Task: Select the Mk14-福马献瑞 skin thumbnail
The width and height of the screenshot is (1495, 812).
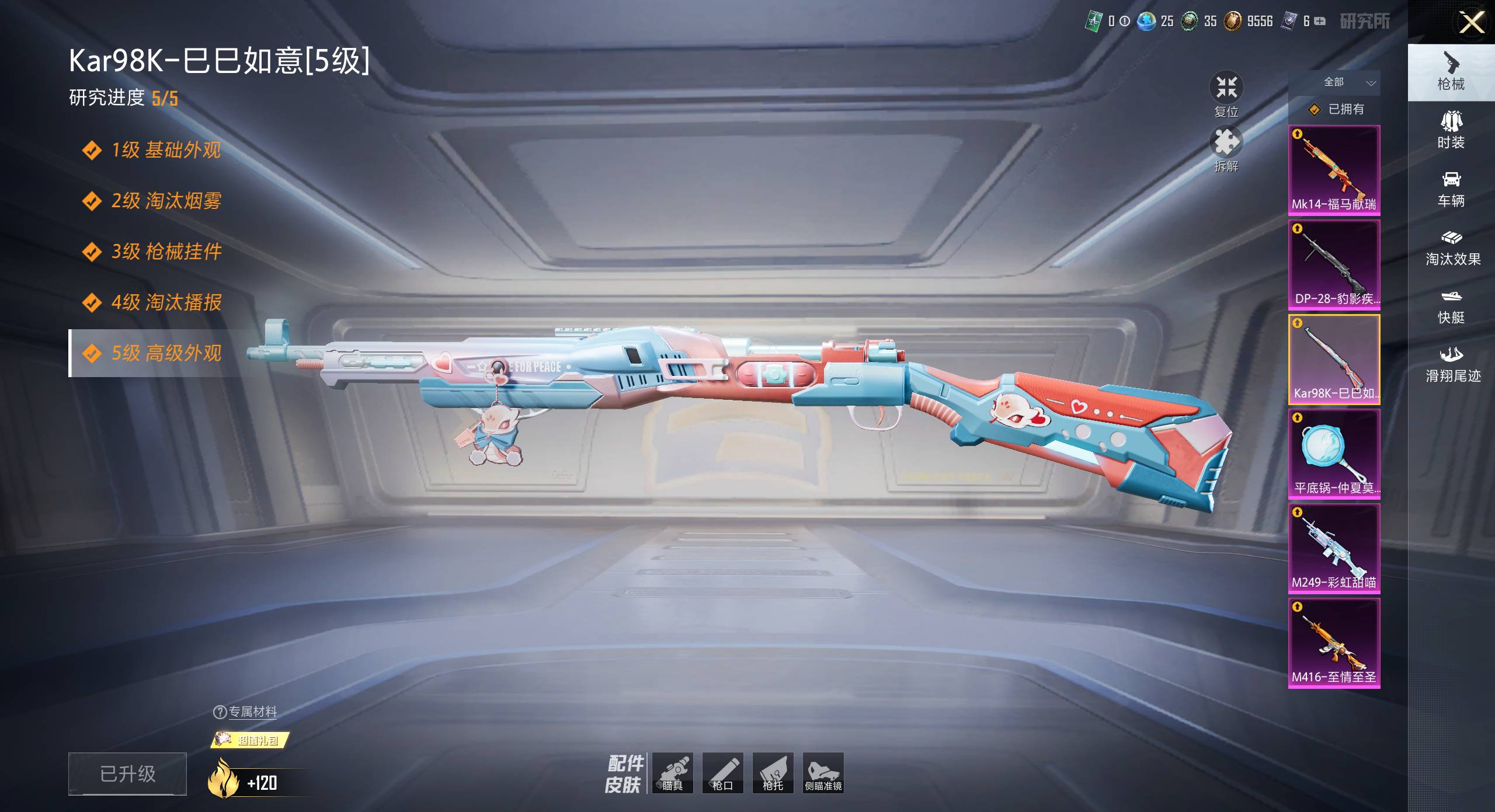Action: [x=1334, y=170]
